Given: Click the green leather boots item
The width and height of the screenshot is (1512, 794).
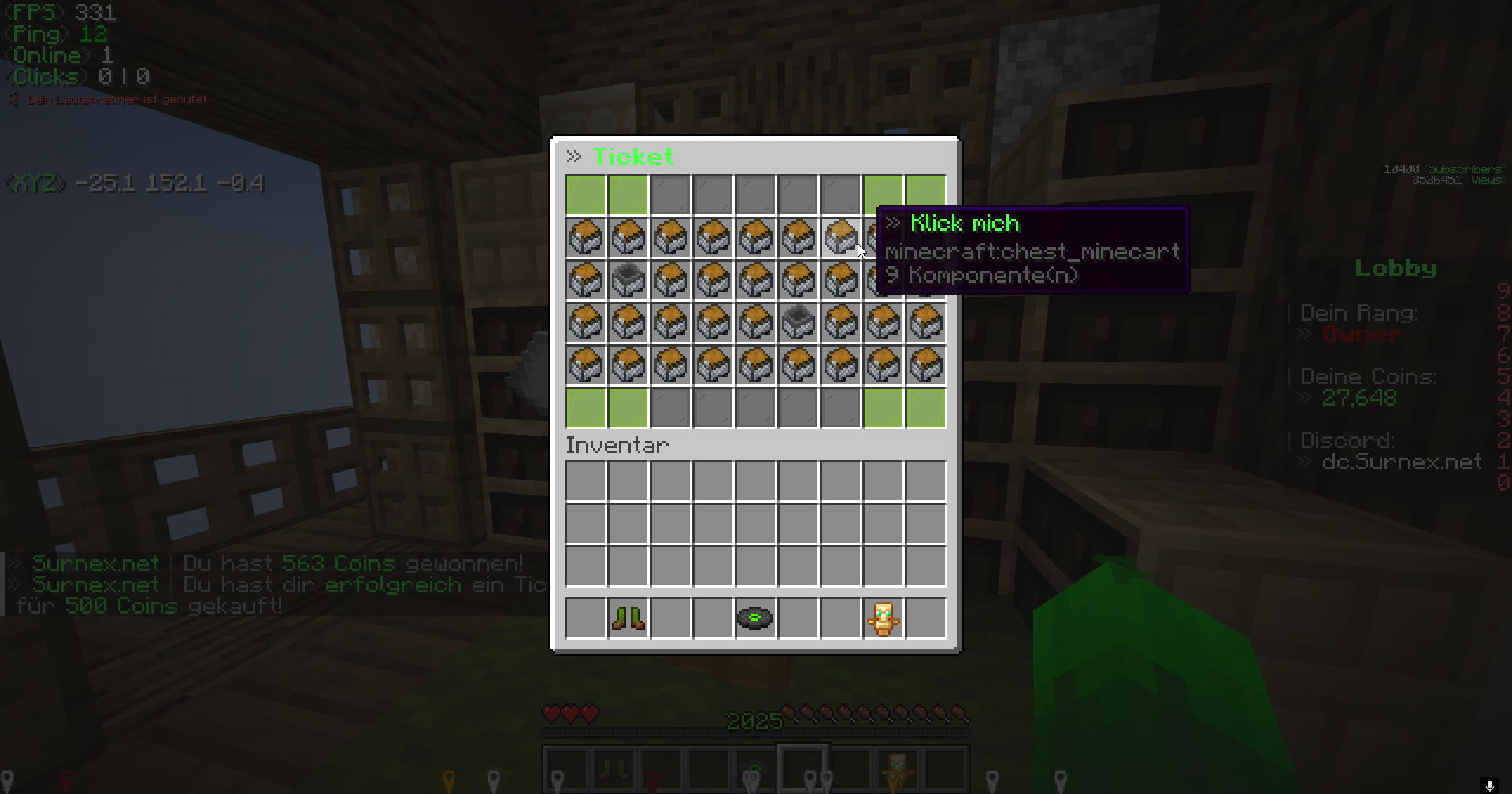Looking at the screenshot, I should click(628, 618).
